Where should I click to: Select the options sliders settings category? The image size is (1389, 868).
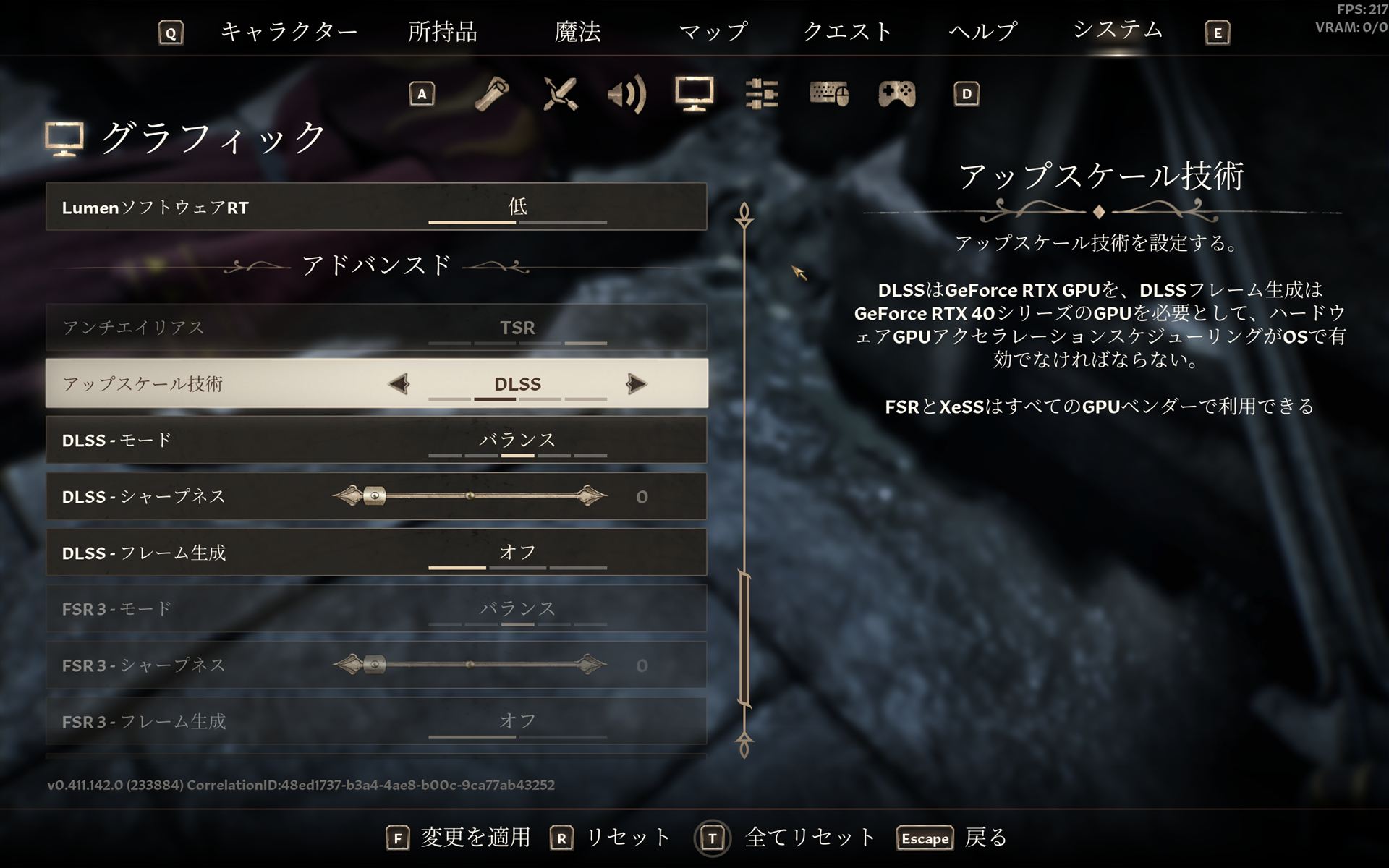(x=761, y=94)
